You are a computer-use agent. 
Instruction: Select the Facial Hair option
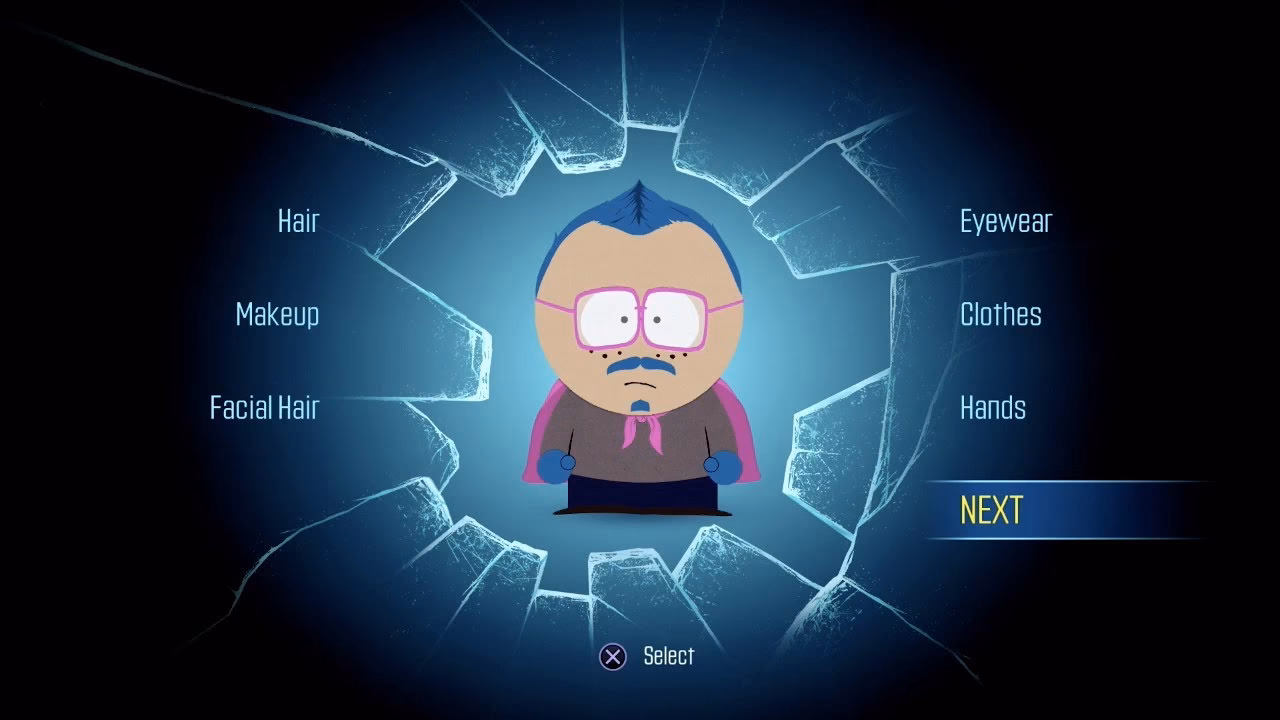263,408
